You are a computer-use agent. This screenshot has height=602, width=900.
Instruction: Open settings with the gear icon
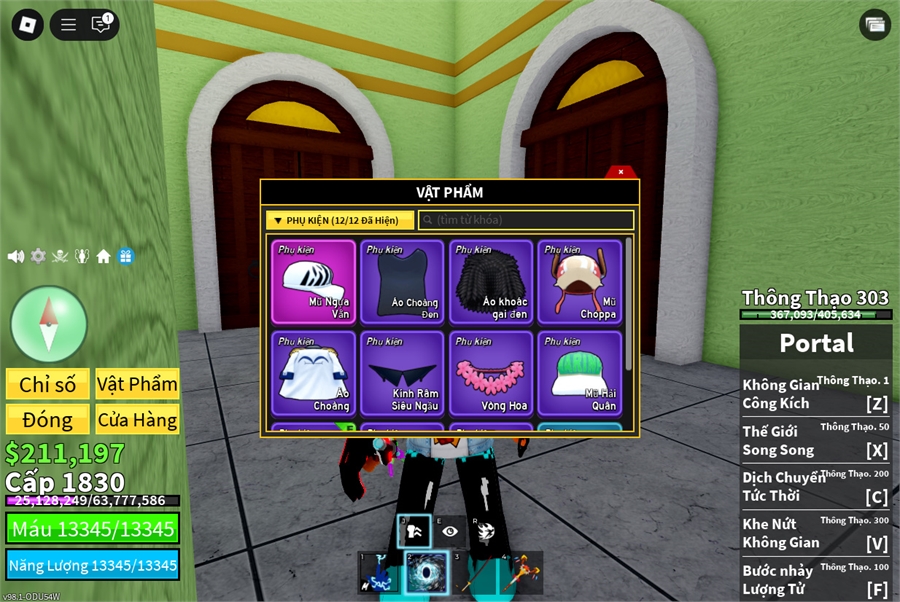coord(38,256)
